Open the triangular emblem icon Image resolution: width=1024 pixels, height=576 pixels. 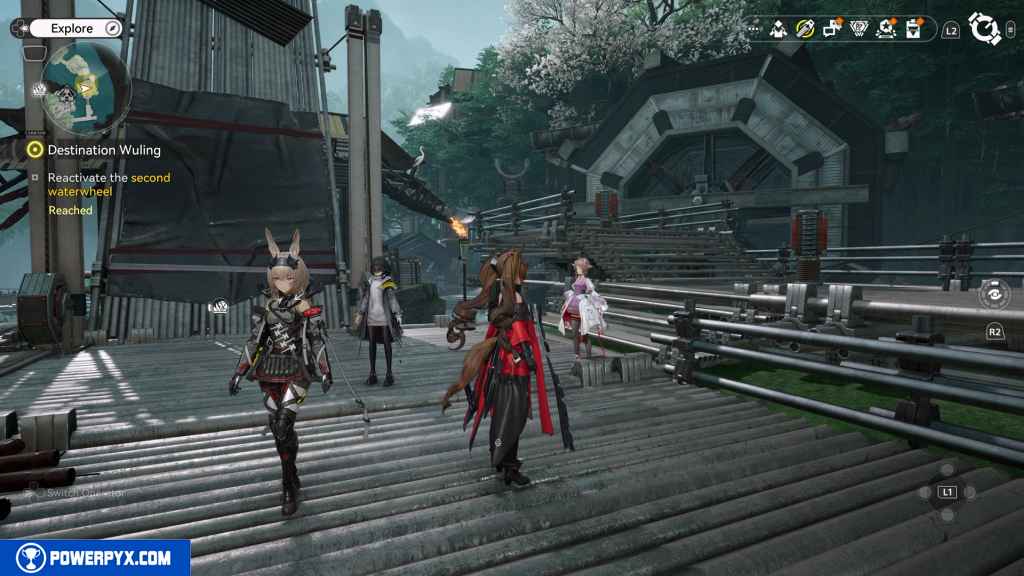pos(858,30)
